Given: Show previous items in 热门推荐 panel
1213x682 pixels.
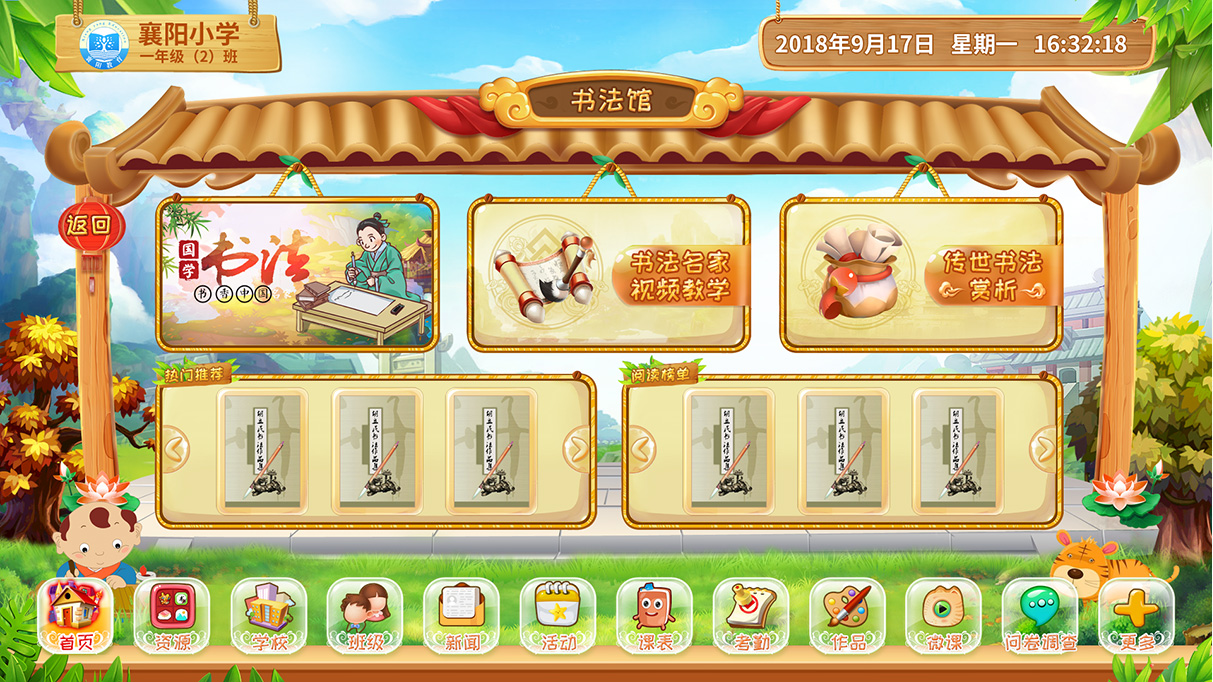Looking at the screenshot, I should pyautogui.click(x=176, y=449).
